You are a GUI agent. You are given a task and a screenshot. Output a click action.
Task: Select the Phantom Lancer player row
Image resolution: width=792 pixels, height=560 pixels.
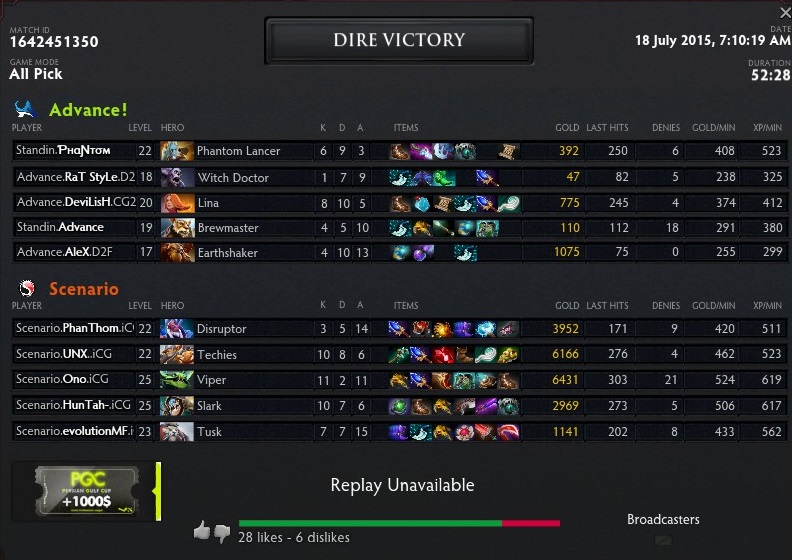(x=400, y=151)
